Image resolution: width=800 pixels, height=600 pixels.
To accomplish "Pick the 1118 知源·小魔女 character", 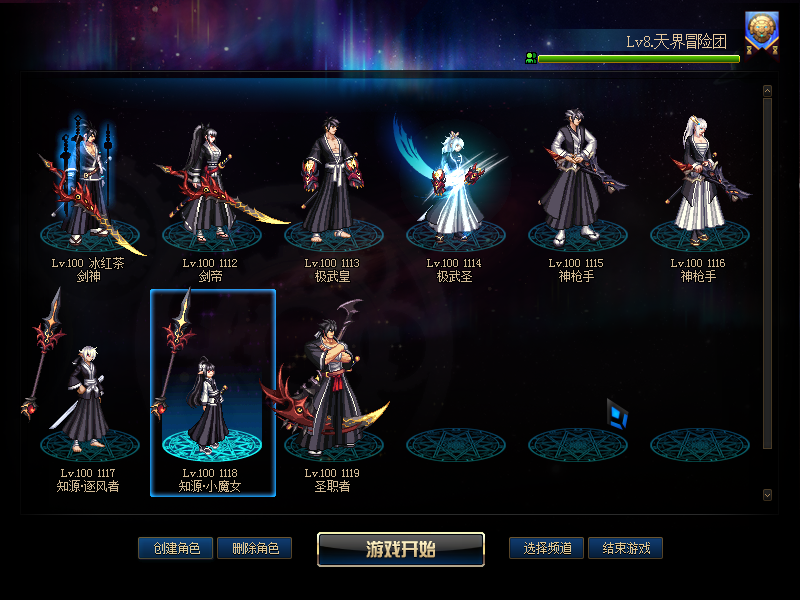I will point(211,400).
